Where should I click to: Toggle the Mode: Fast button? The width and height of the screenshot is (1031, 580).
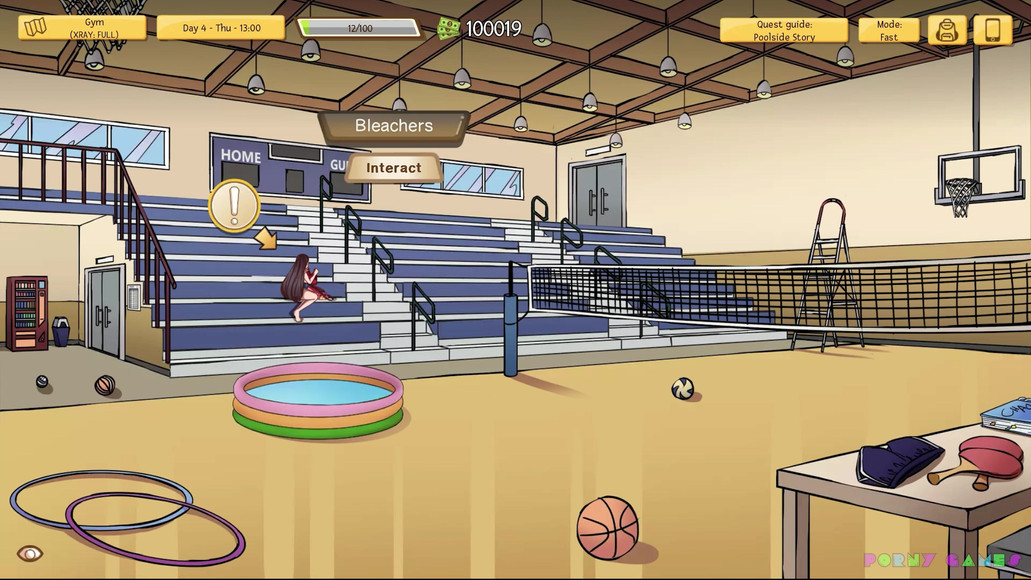tap(888, 30)
